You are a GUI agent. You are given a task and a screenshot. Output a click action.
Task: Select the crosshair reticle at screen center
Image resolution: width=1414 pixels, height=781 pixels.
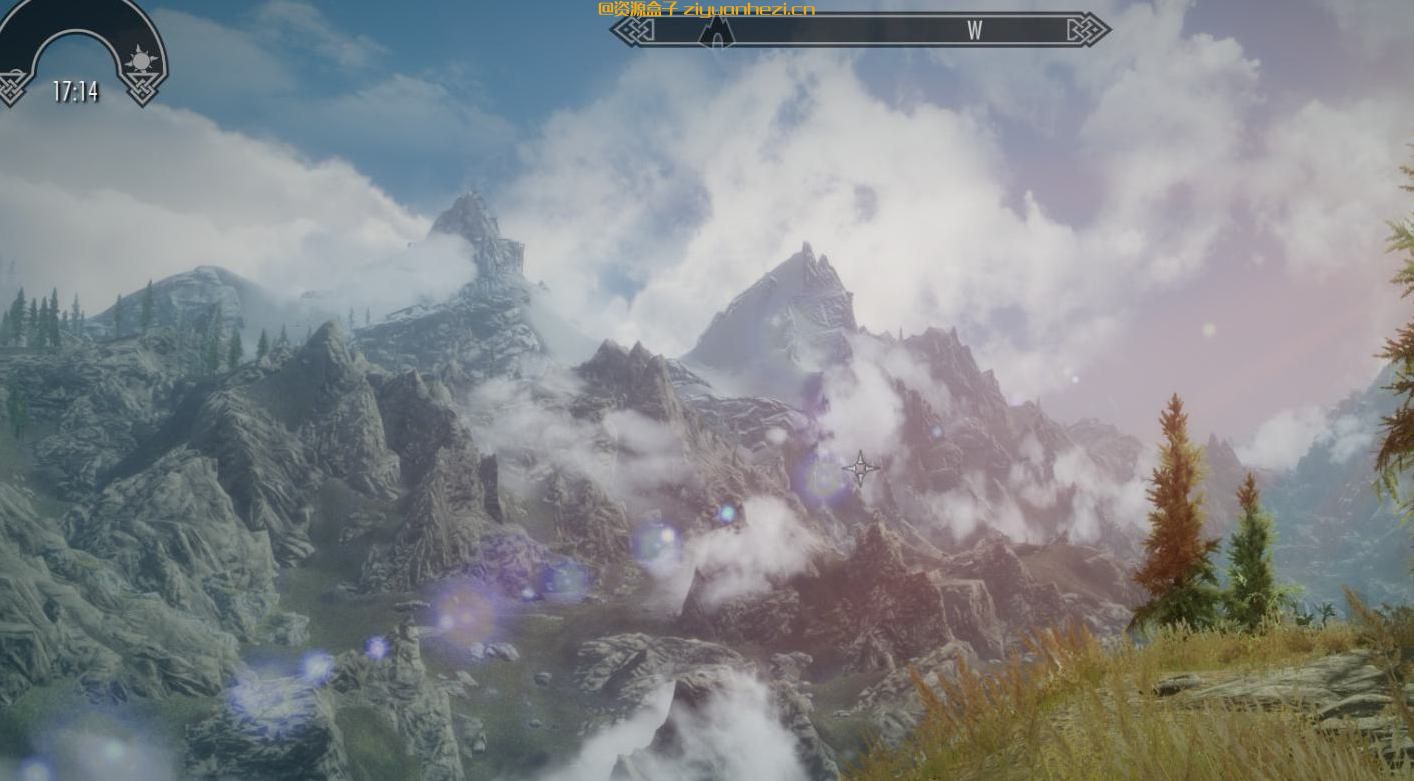point(860,467)
